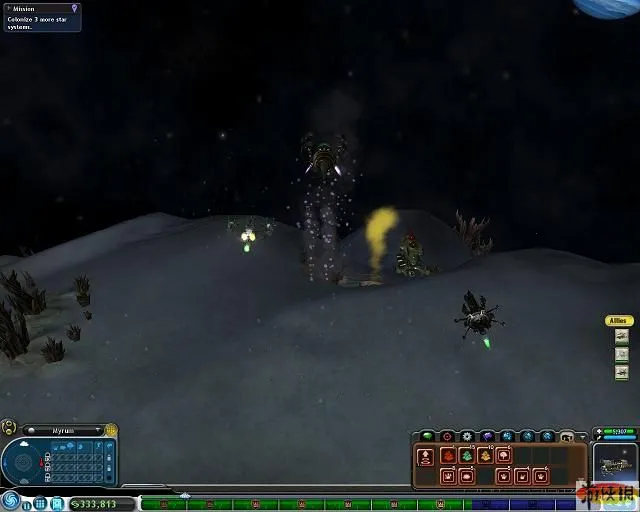Screen dimensions: 640x512
Task: Select the bottom allied ship portrait
Action: pos(622,372)
